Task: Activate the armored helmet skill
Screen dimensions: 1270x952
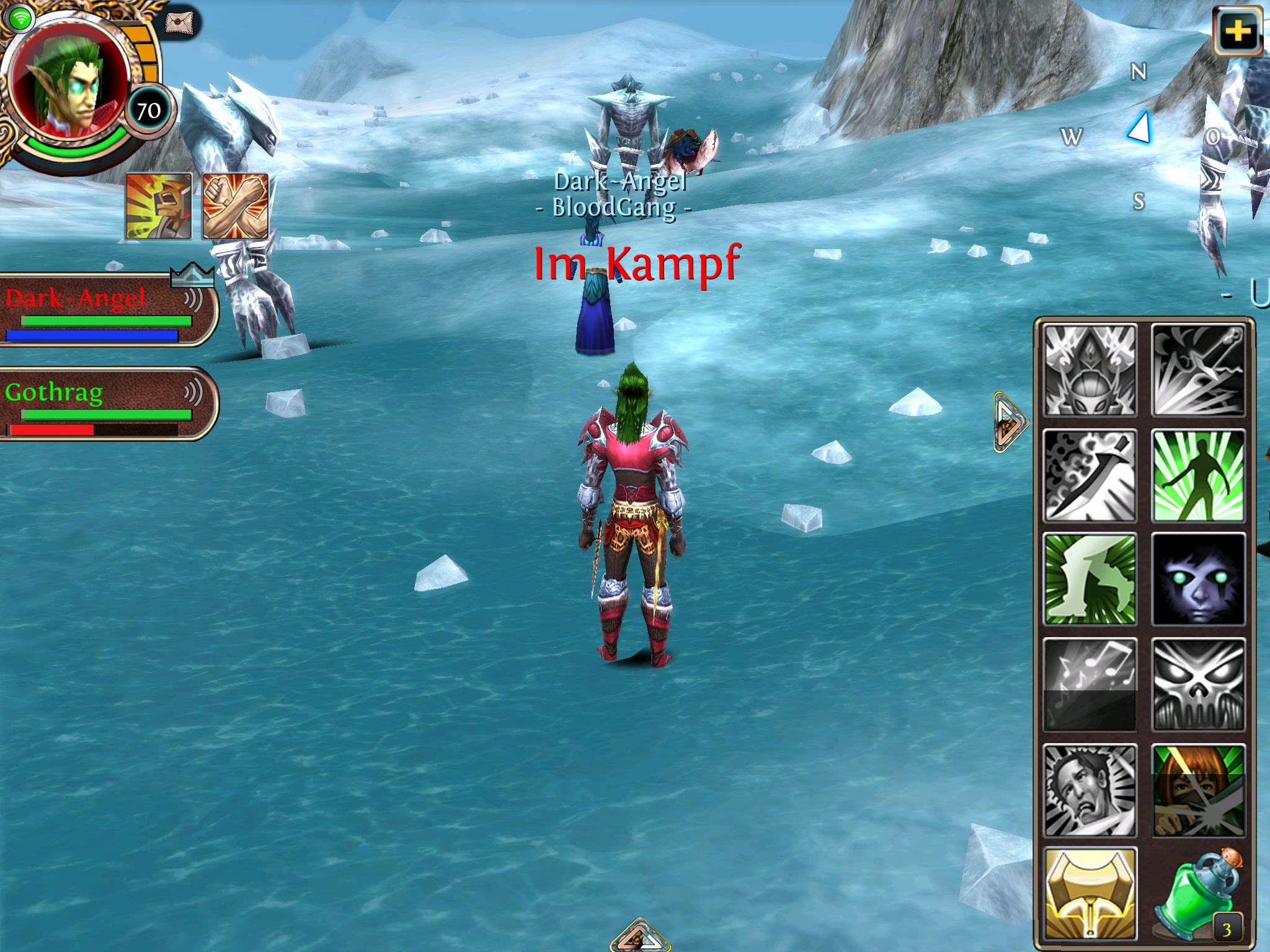Action: click(1090, 371)
